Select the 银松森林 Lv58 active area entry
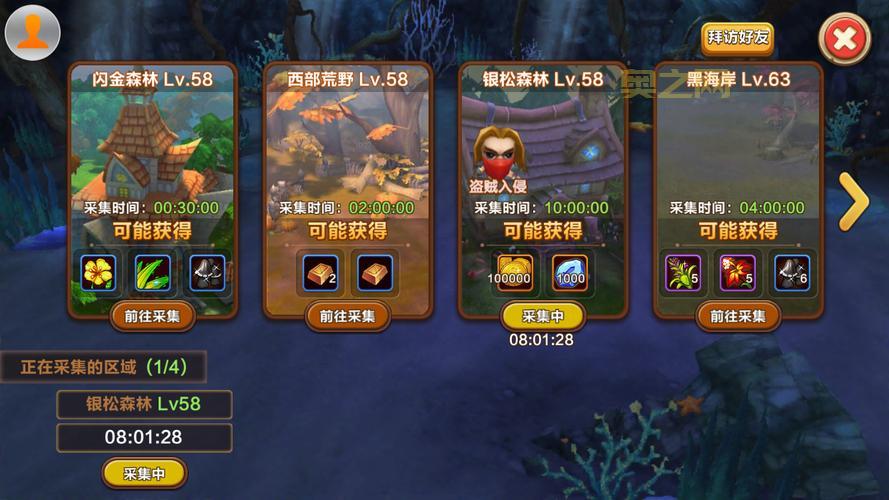Viewport: 889px width, 500px height. tap(144, 405)
